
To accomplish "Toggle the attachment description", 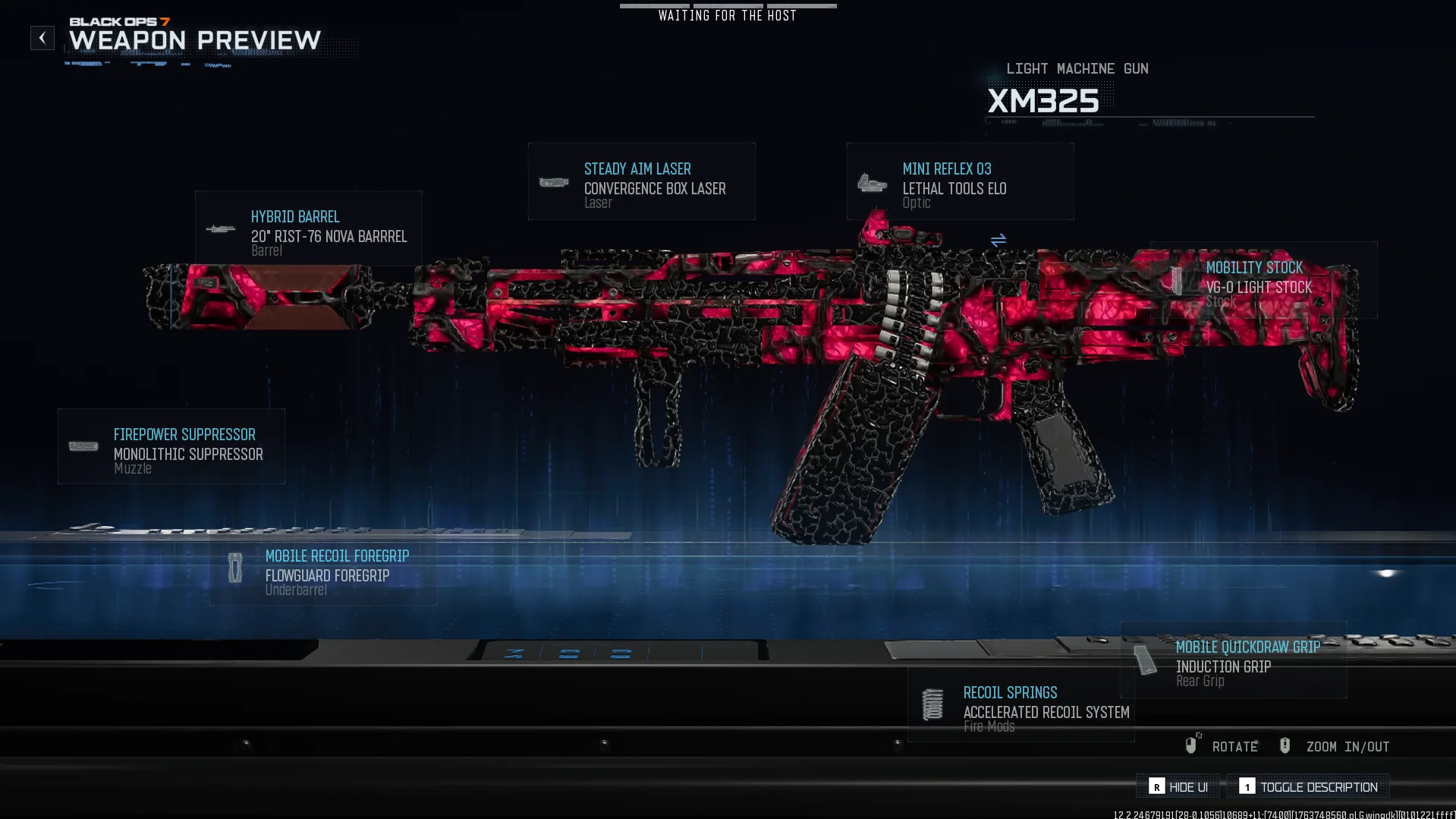I will coord(1308,787).
